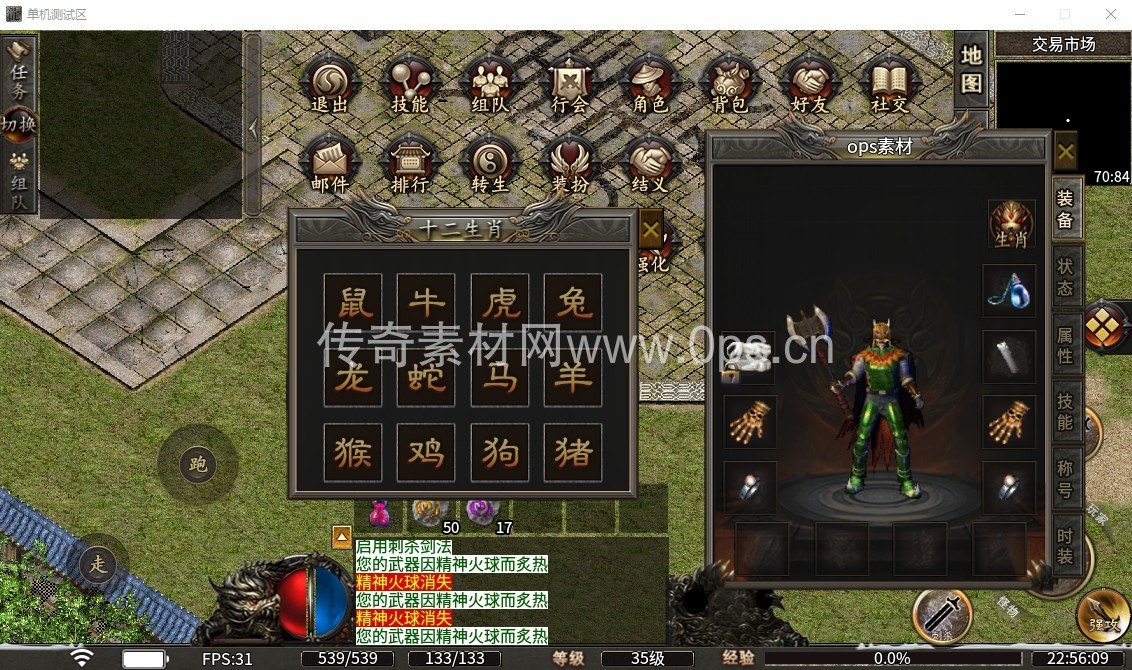Image resolution: width=1132 pixels, height=670 pixels.
Task: Show the 排行 rankings
Action: click(409, 164)
